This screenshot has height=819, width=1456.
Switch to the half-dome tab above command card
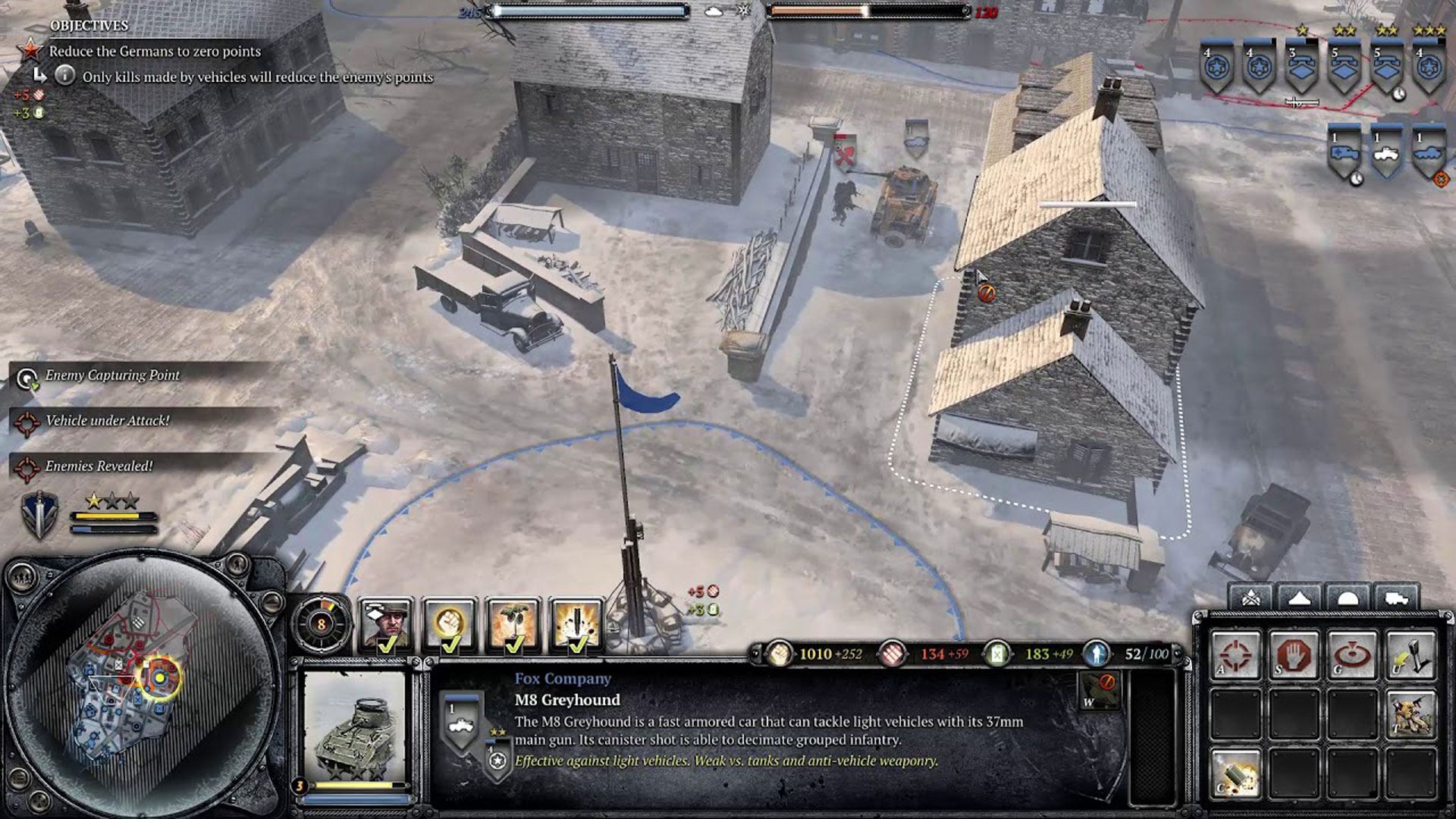point(1347,598)
